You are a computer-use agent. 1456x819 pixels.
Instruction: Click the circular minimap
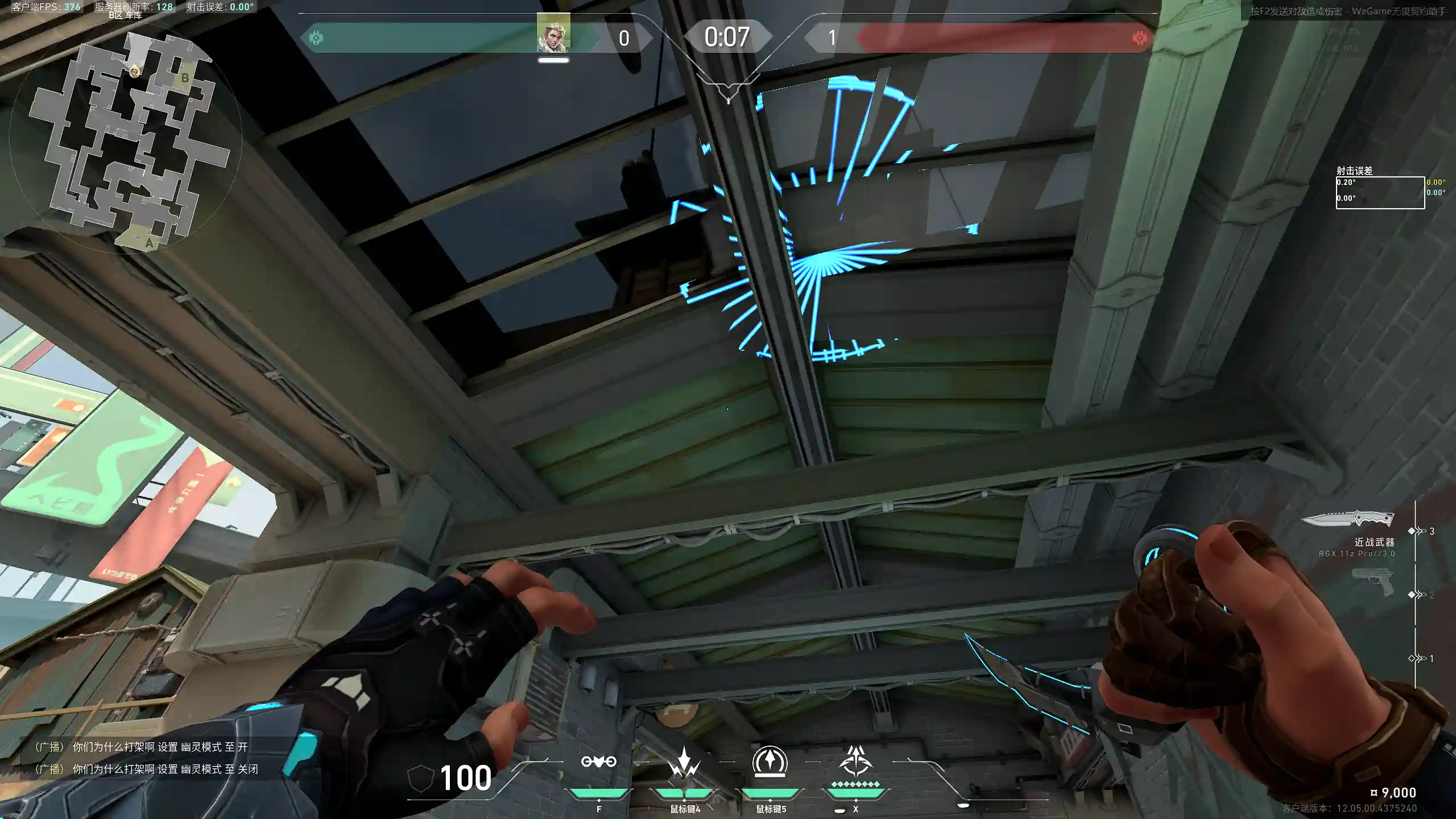coord(126,139)
